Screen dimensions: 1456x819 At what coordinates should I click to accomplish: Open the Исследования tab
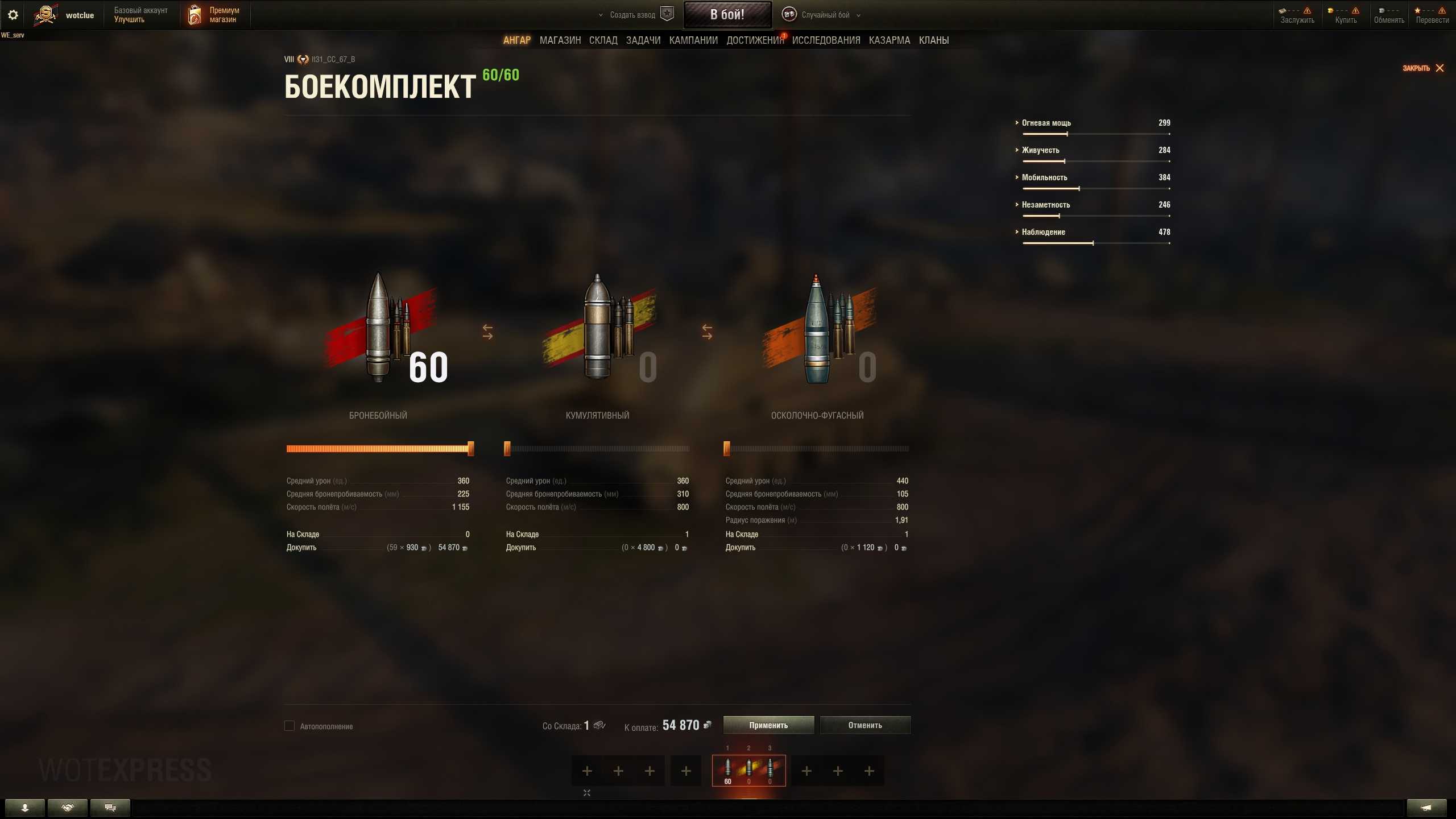tap(826, 40)
